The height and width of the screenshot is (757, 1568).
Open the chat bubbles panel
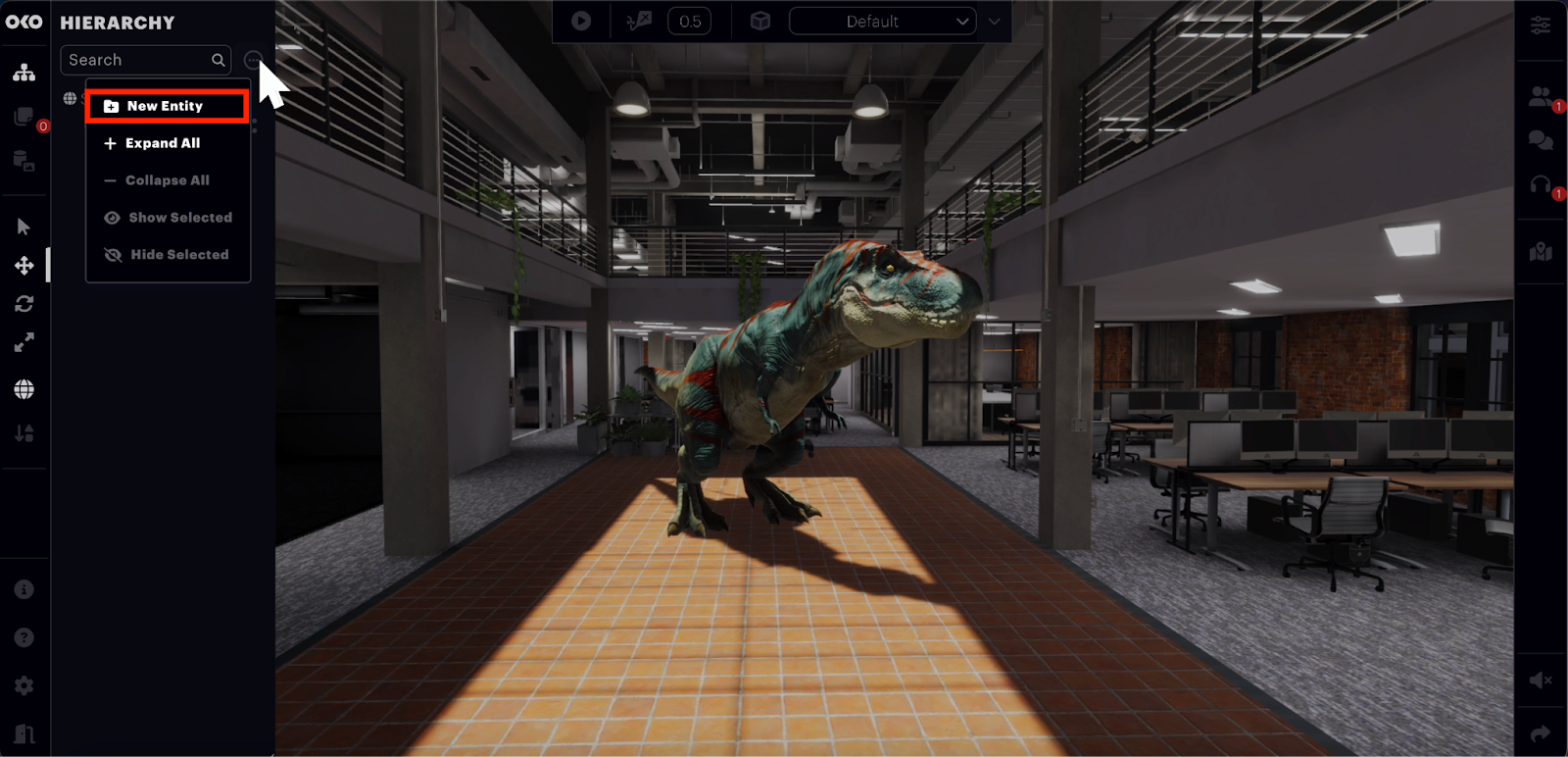coord(1541,140)
